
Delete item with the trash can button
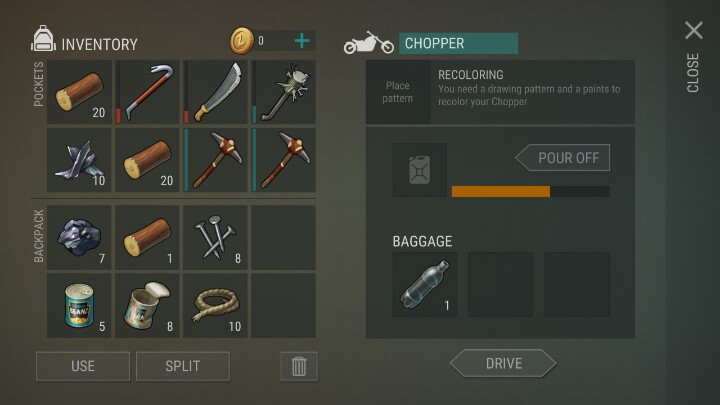298,365
